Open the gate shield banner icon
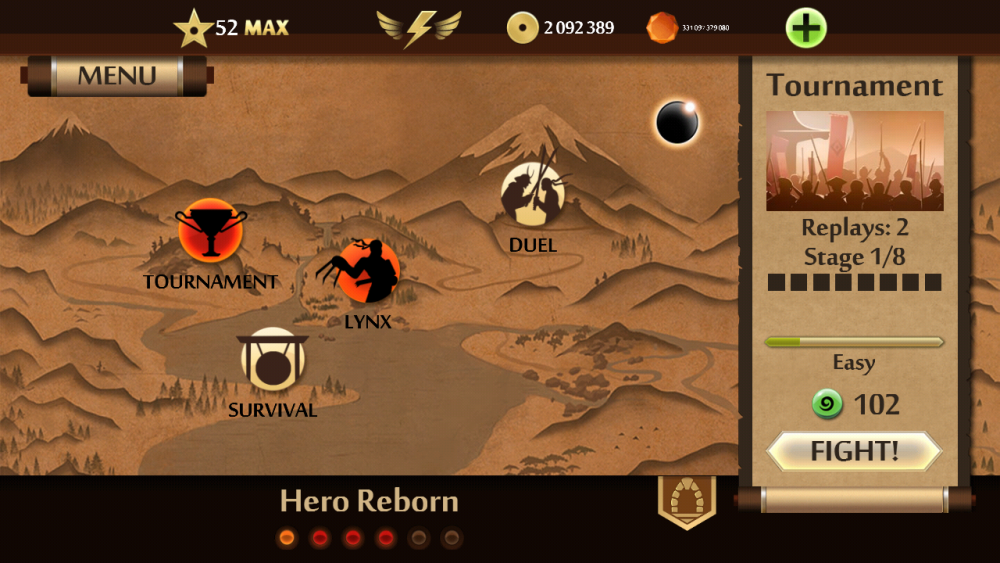This screenshot has width=1000, height=563. 686,499
